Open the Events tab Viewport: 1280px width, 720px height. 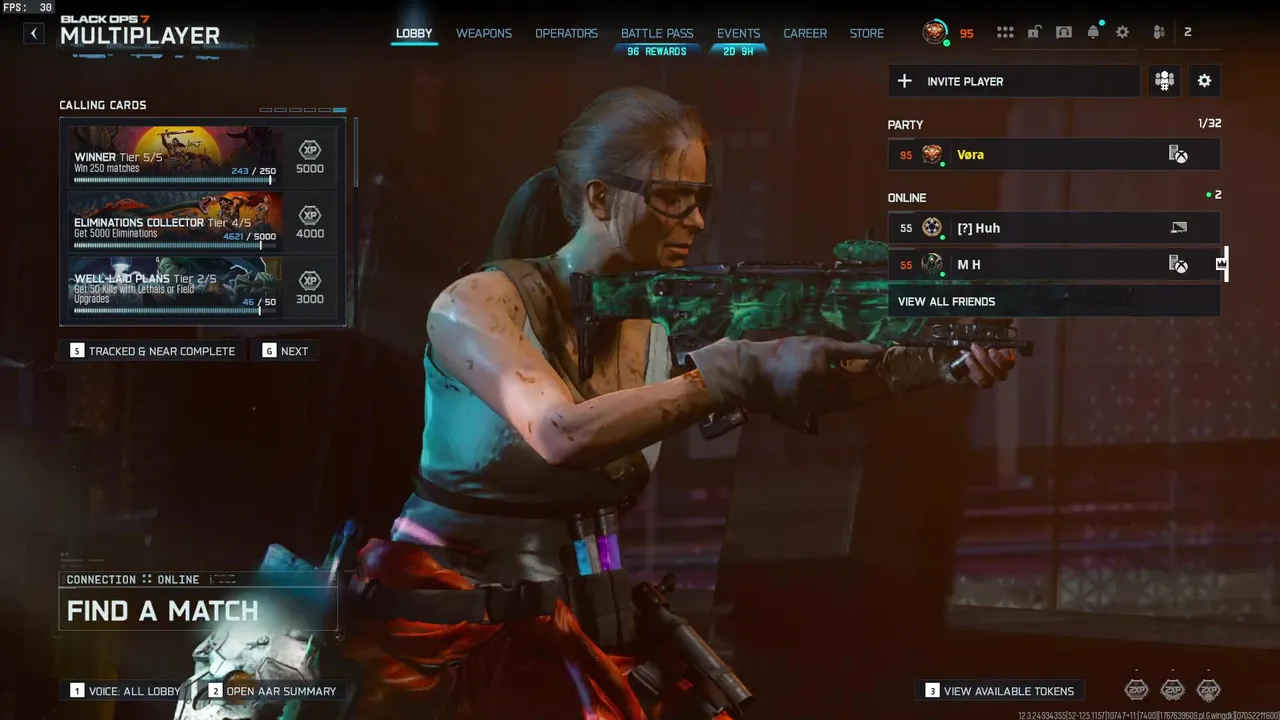click(x=738, y=33)
